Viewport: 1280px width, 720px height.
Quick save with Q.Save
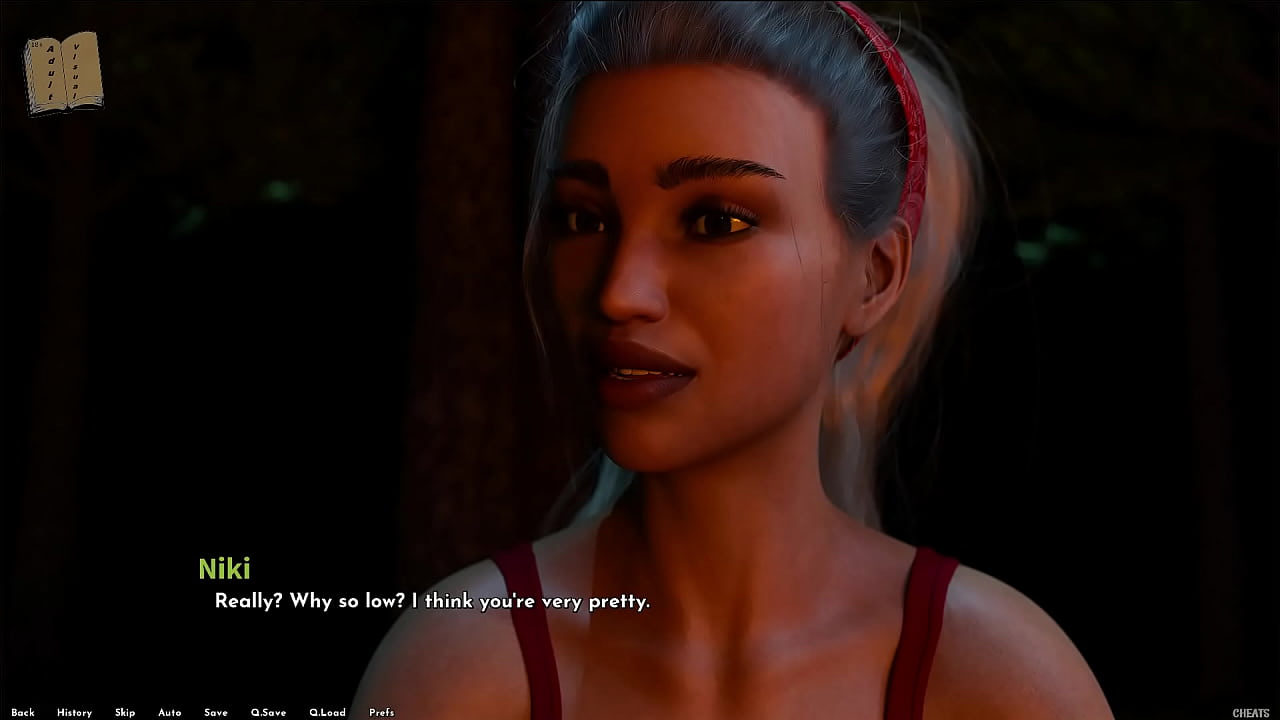point(268,713)
